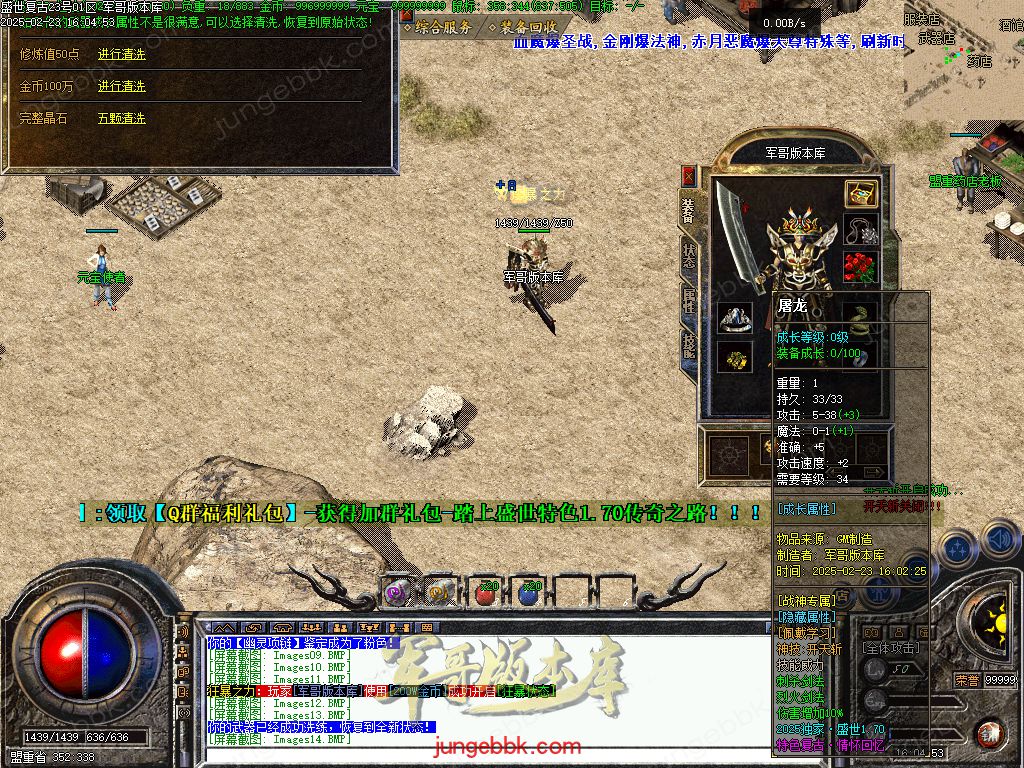Use the purple scroll hotbar item
This screenshot has height=768, width=1024.
399,592
